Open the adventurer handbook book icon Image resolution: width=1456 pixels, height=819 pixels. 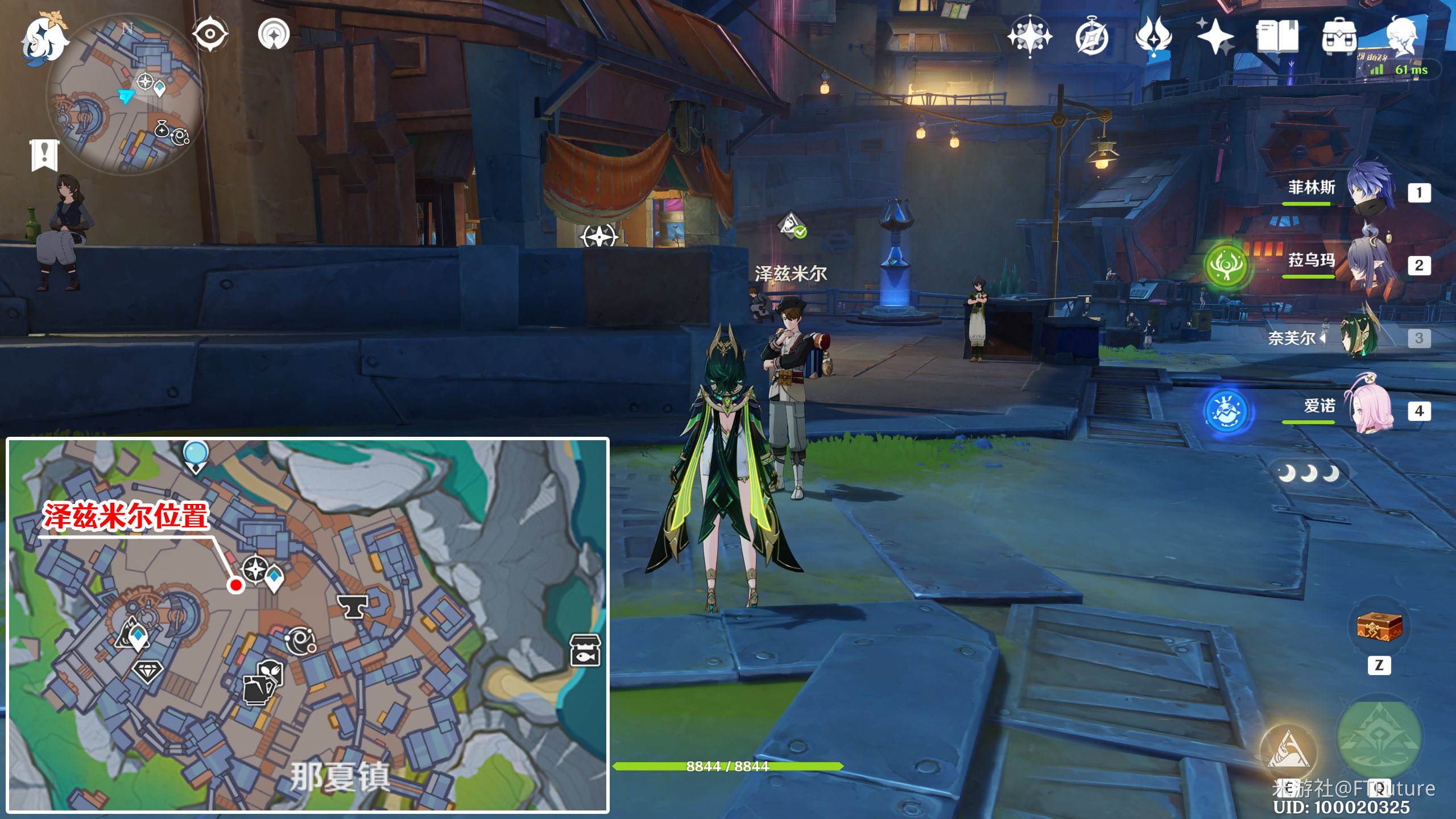coord(1277,36)
